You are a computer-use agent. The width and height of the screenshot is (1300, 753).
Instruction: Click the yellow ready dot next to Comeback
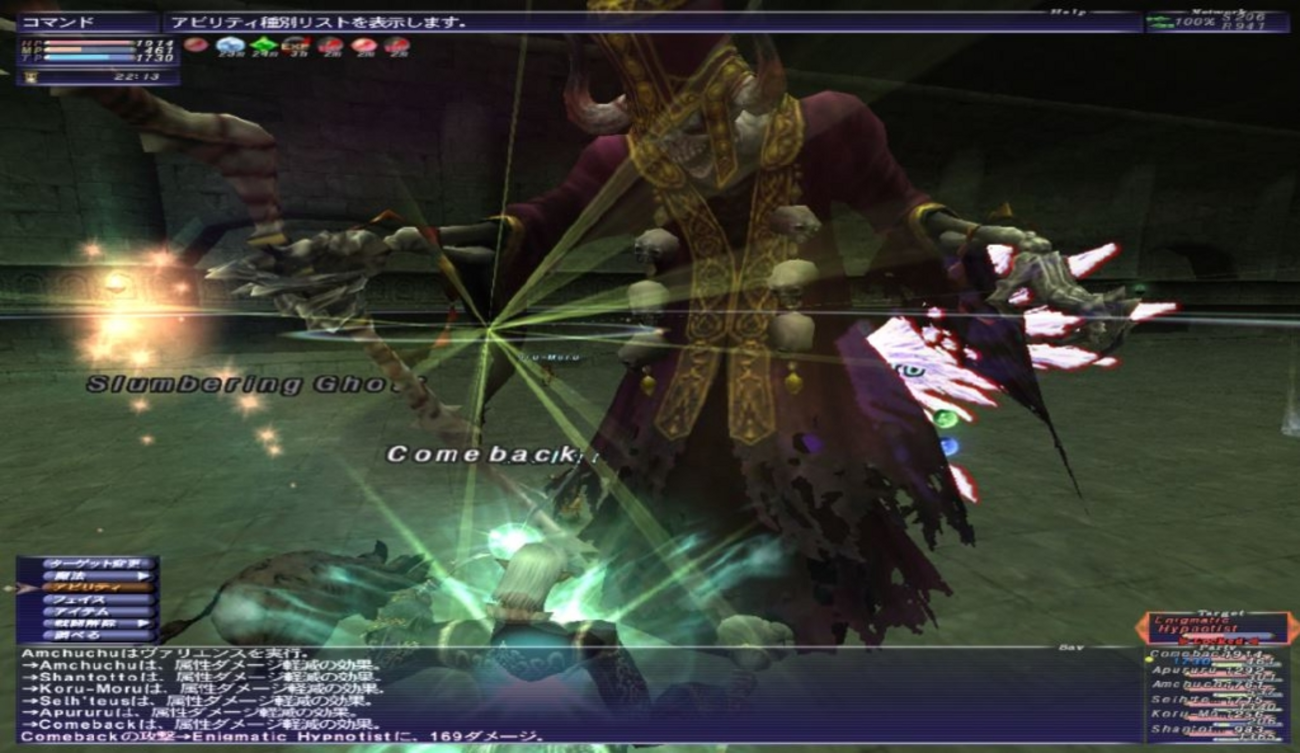[x=1149, y=660]
